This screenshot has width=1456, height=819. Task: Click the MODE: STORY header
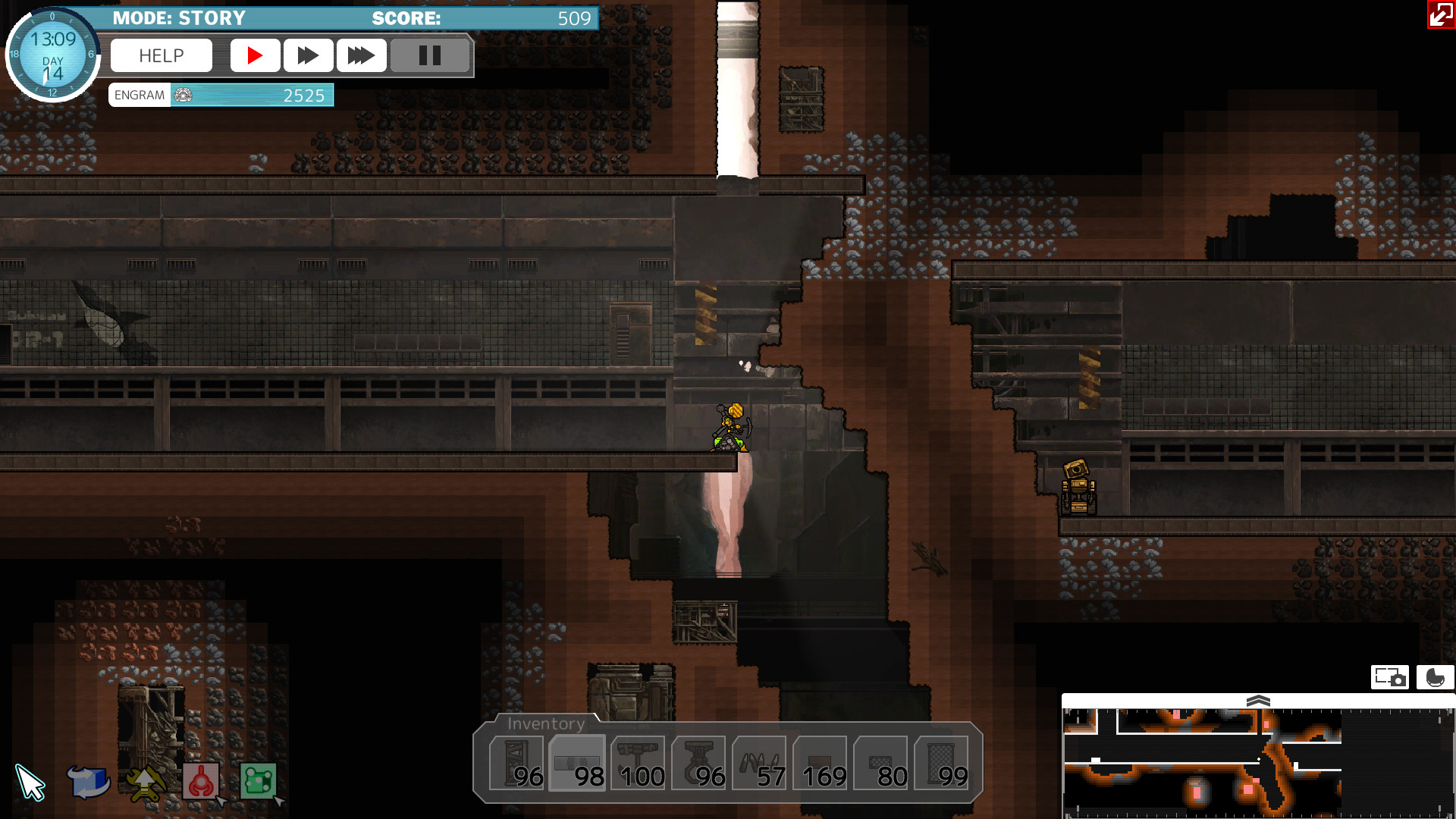pos(178,17)
